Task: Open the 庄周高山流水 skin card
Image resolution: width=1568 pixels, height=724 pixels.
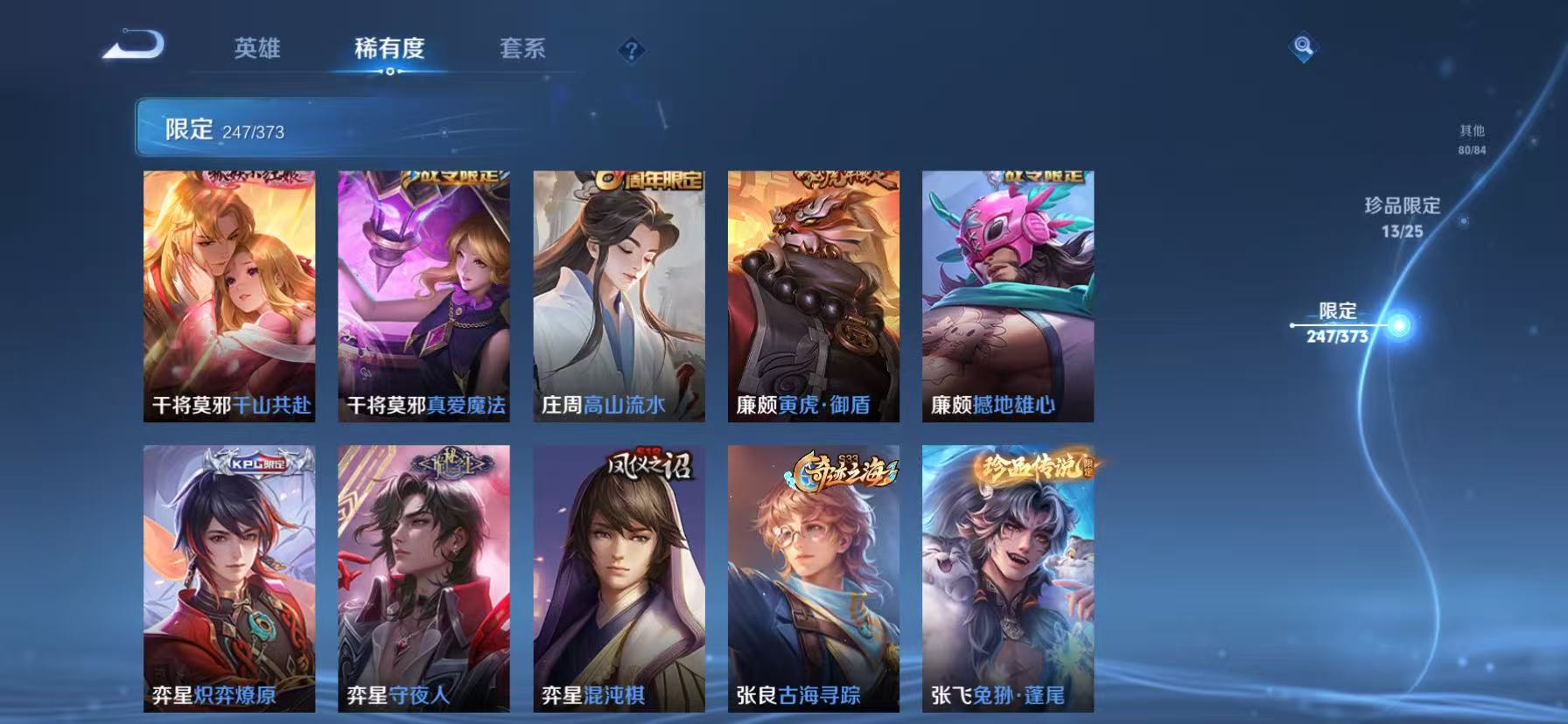Action: (x=618, y=297)
